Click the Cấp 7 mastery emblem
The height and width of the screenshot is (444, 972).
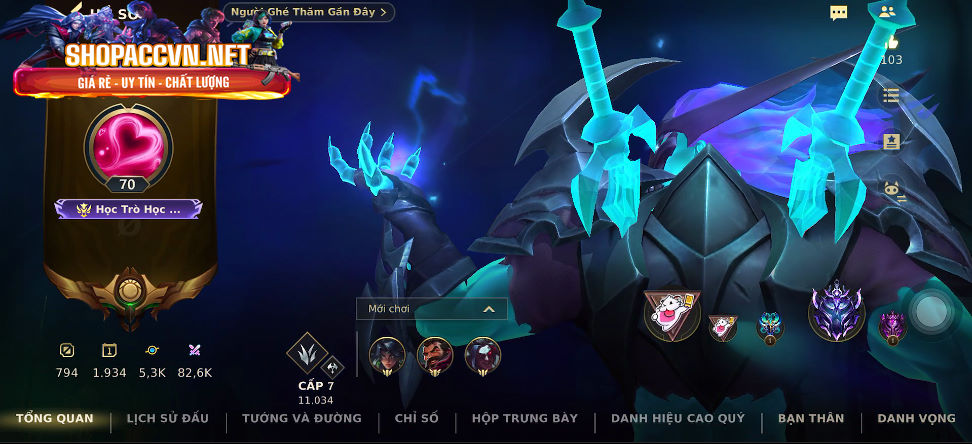(x=306, y=353)
